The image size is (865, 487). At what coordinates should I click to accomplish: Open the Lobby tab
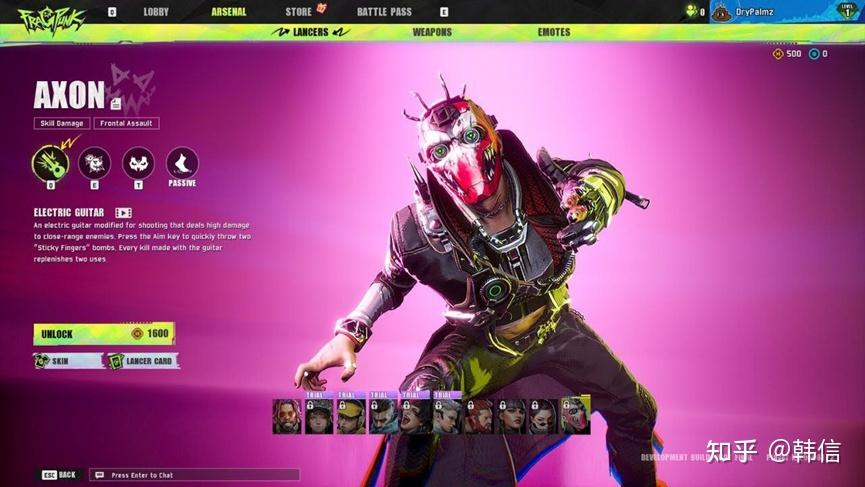tap(156, 12)
